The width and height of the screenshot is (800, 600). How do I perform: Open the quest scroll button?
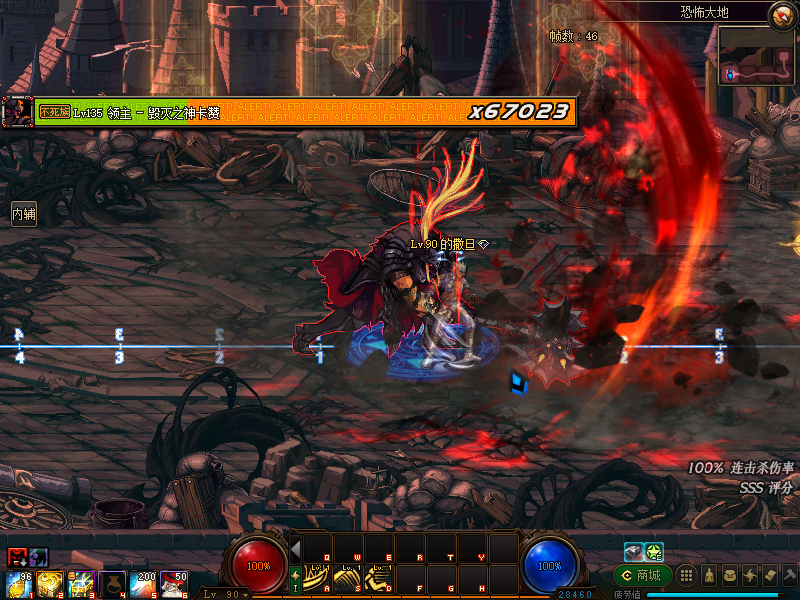tap(769, 575)
